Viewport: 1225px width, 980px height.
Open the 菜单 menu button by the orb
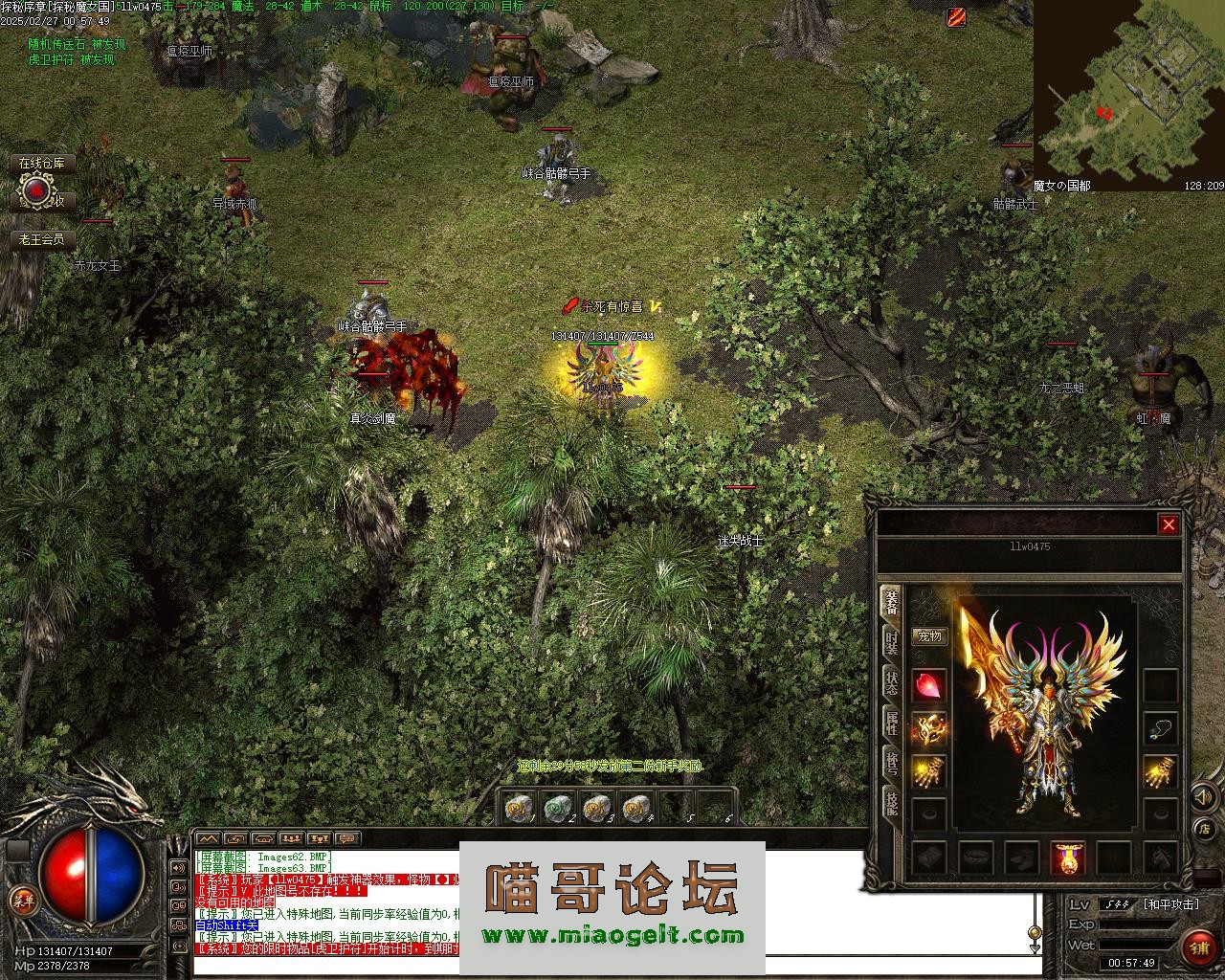pyautogui.click(x=22, y=899)
